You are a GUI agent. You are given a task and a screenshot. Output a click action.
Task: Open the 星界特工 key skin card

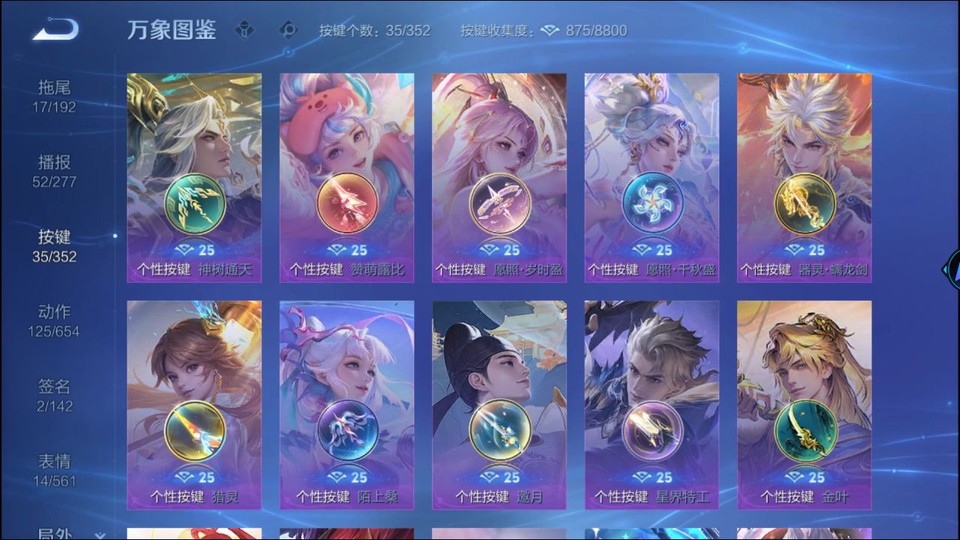click(652, 404)
